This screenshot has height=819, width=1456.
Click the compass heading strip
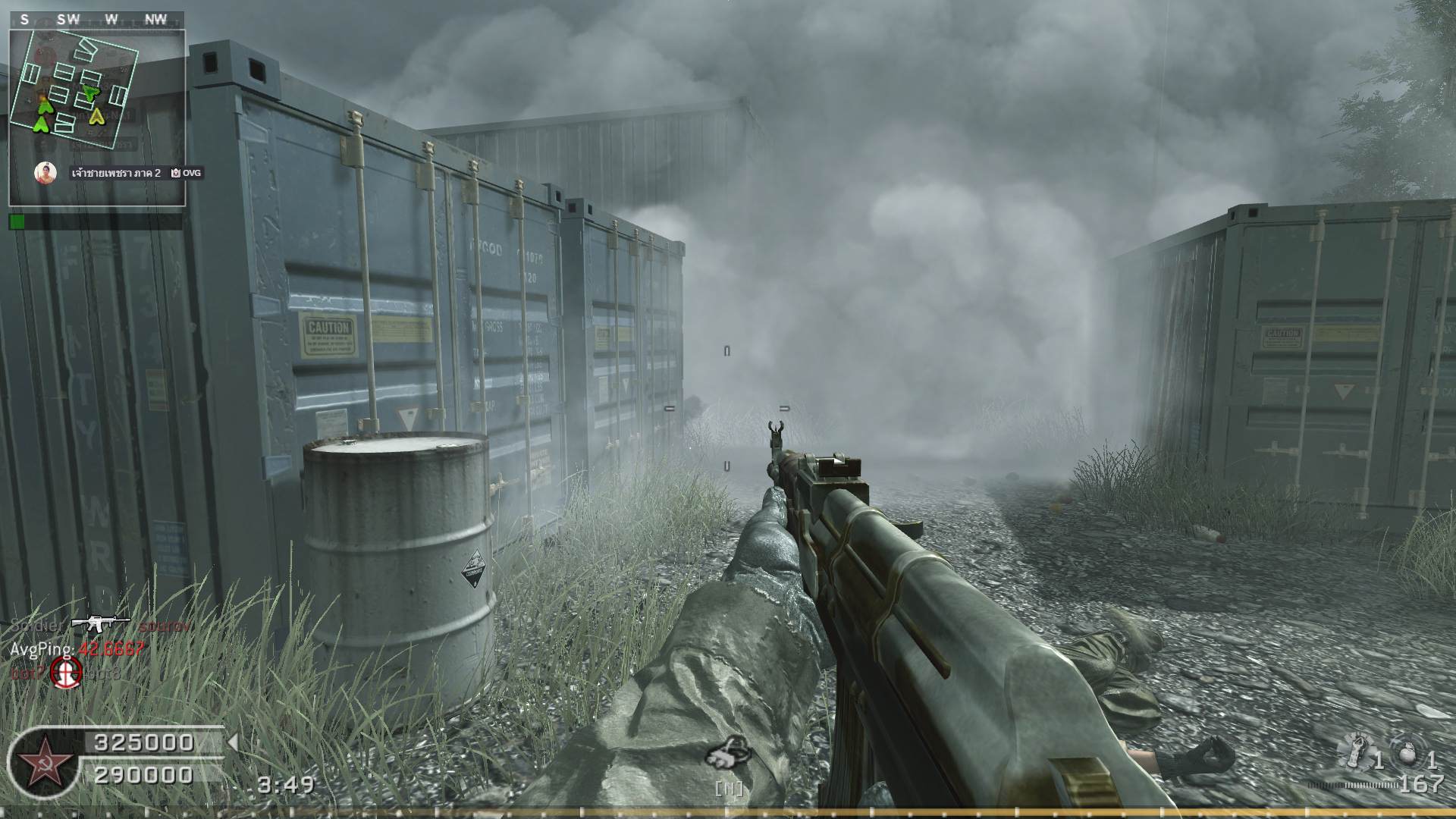click(x=96, y=20)
